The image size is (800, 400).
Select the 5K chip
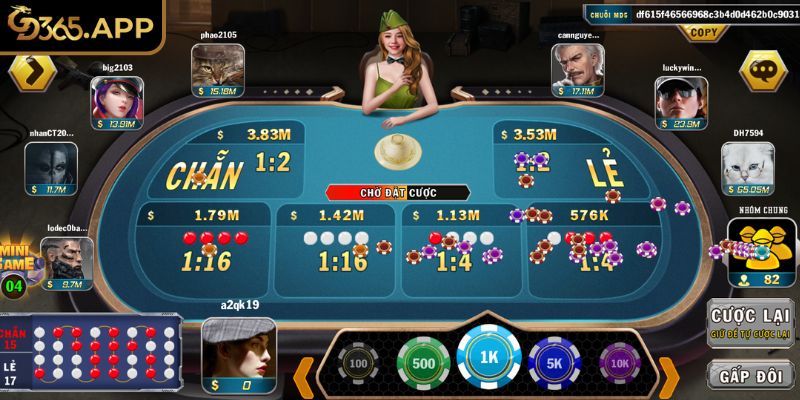(x=555, y=363)
